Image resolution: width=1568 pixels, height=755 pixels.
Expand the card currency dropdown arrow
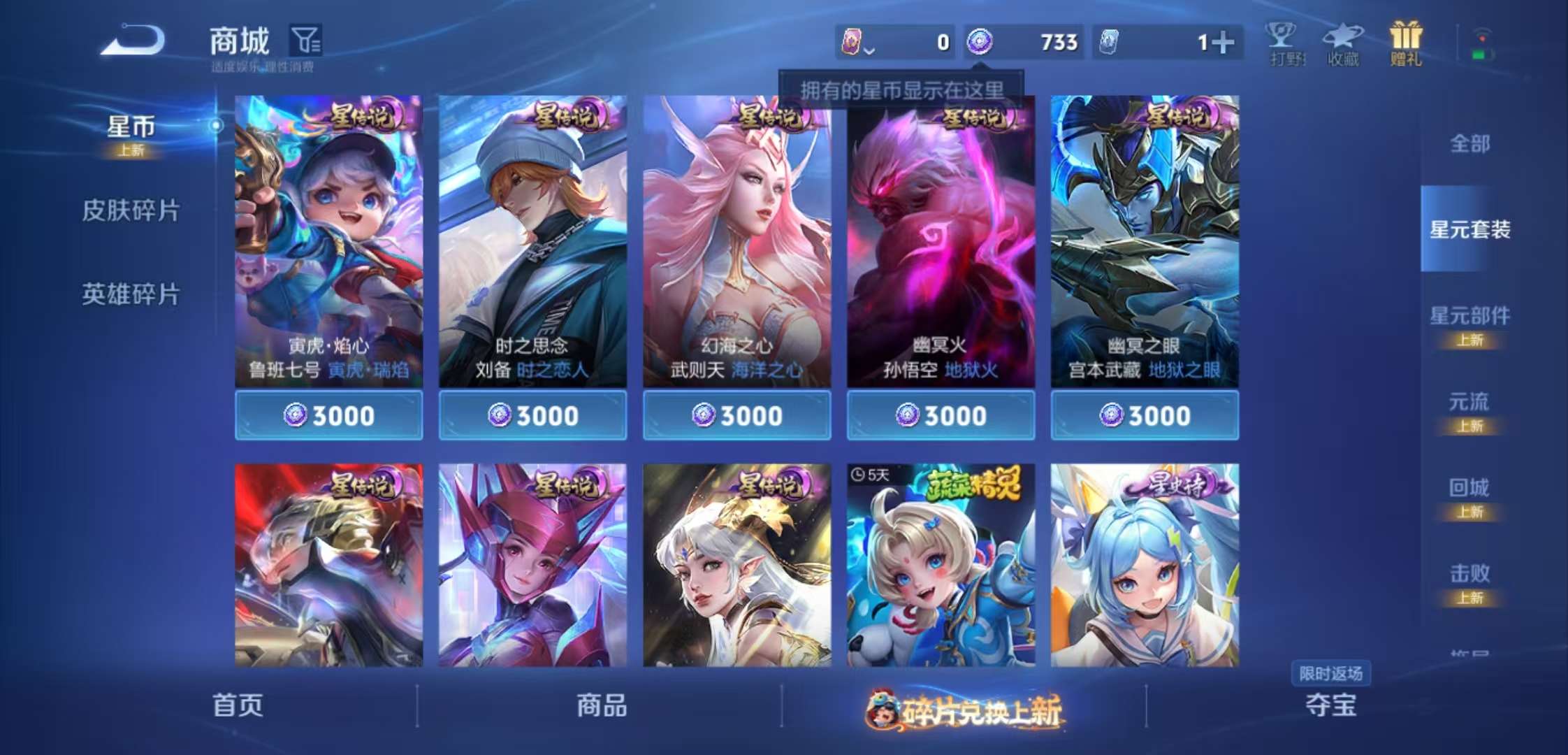870,50
